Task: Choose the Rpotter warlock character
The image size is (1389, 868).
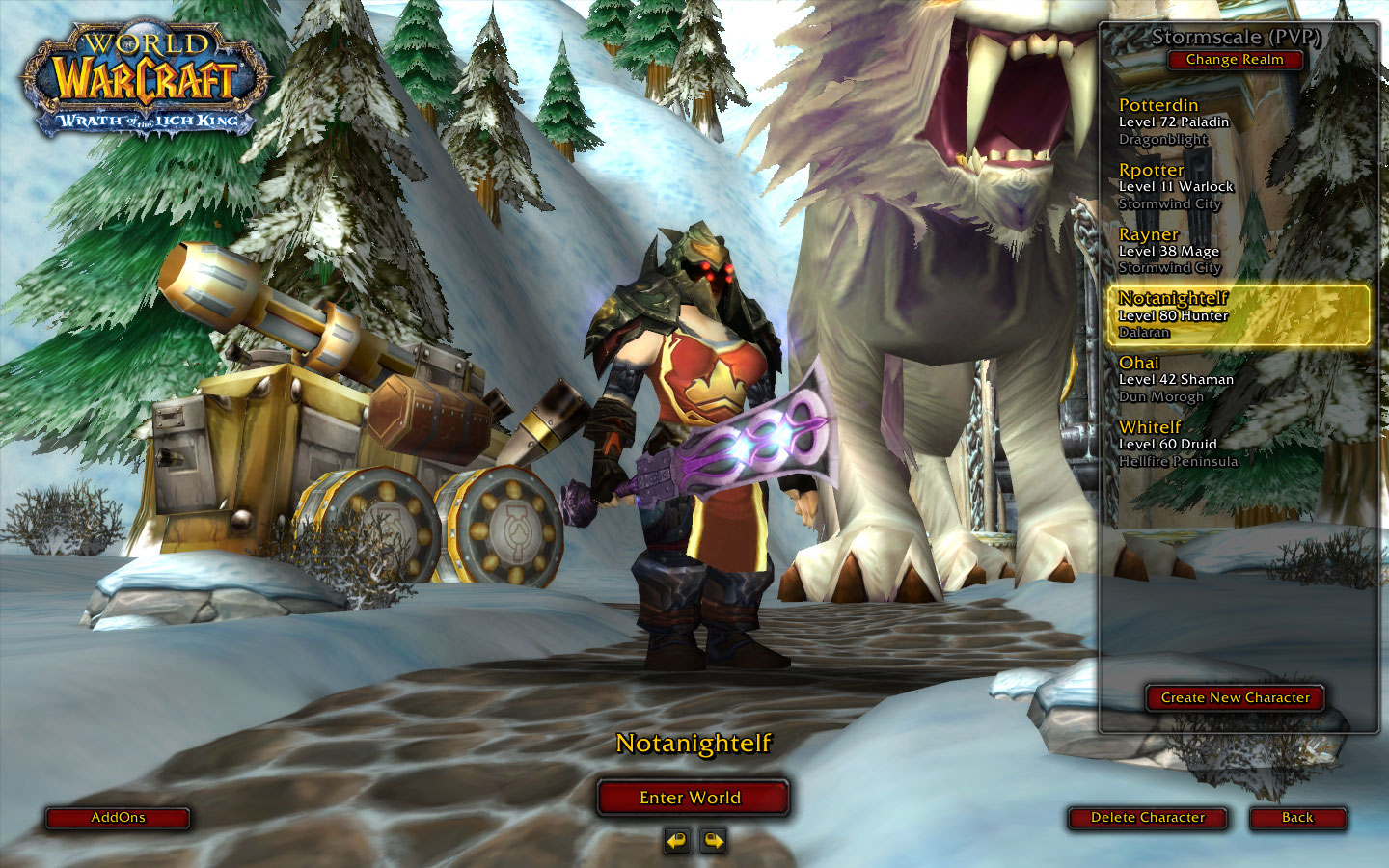Action: click(x=1239, y=186)
